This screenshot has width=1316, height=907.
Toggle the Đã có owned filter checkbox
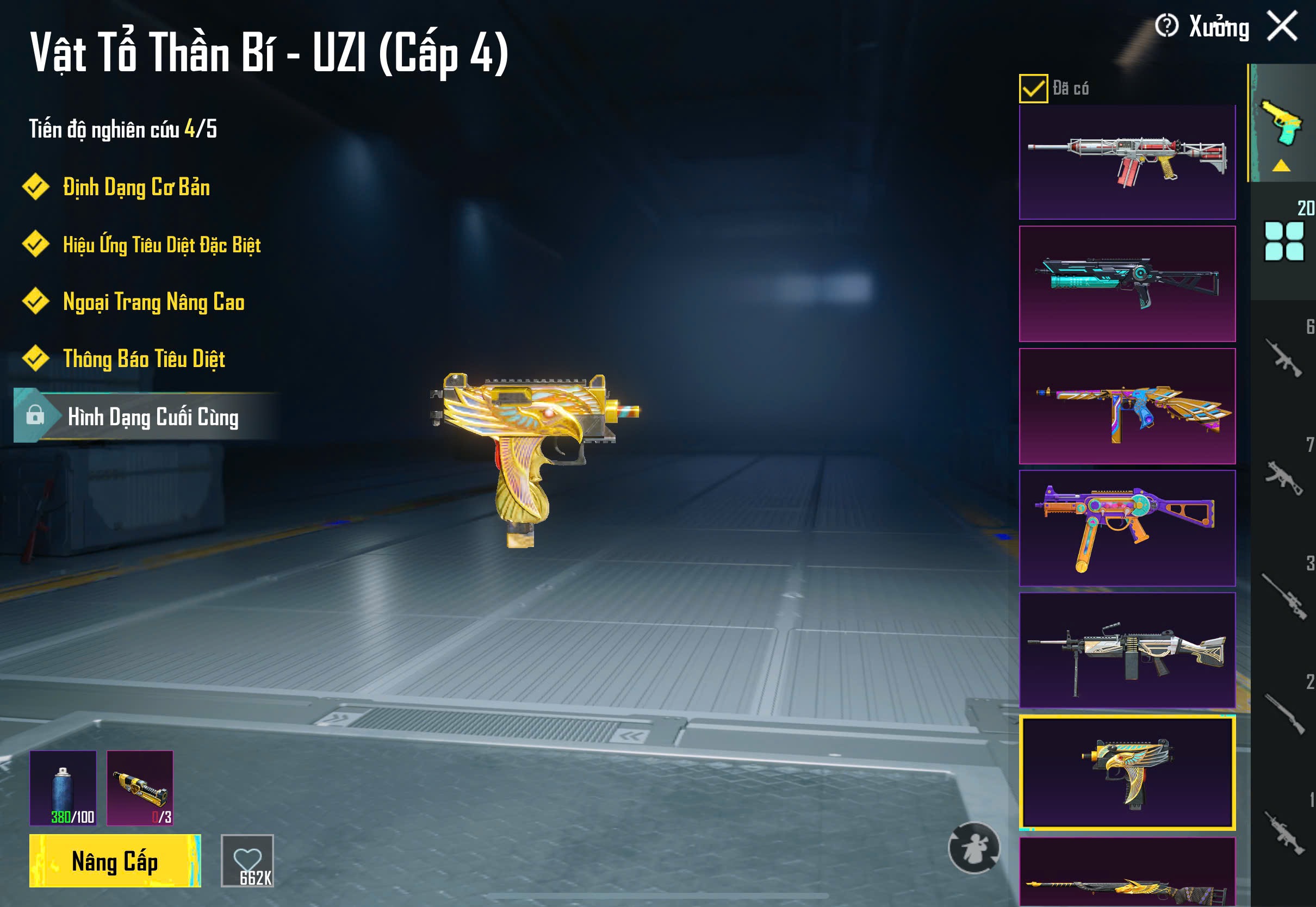1033,89
